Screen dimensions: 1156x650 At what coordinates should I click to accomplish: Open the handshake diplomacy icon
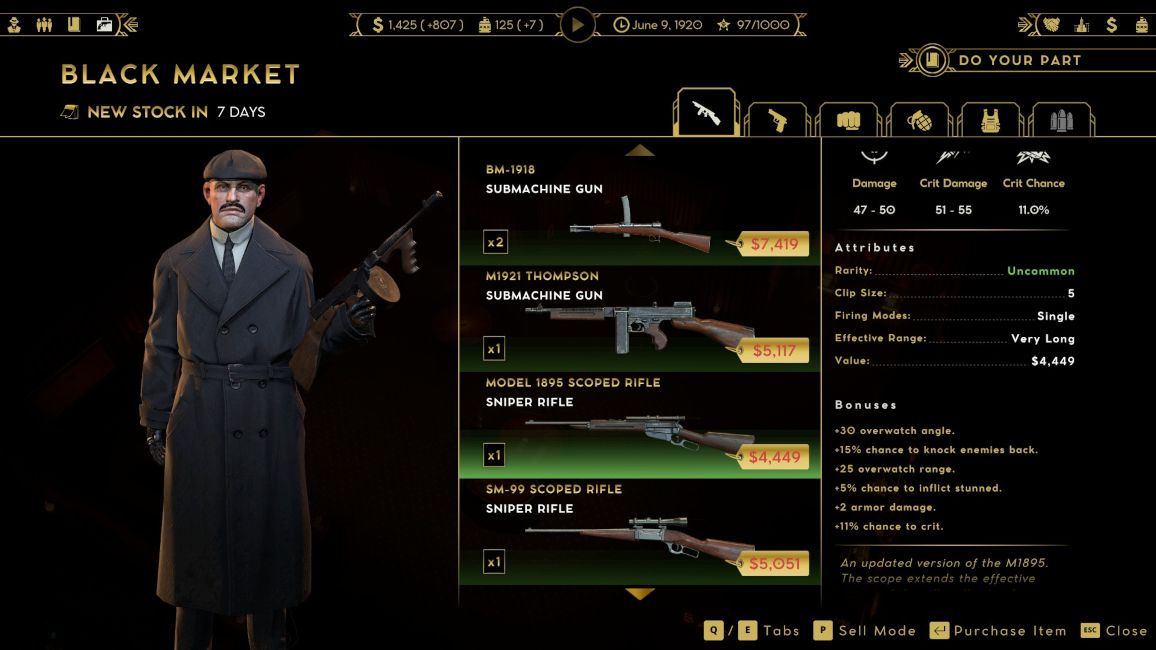pyautogui.click(x=1052, y=24)
